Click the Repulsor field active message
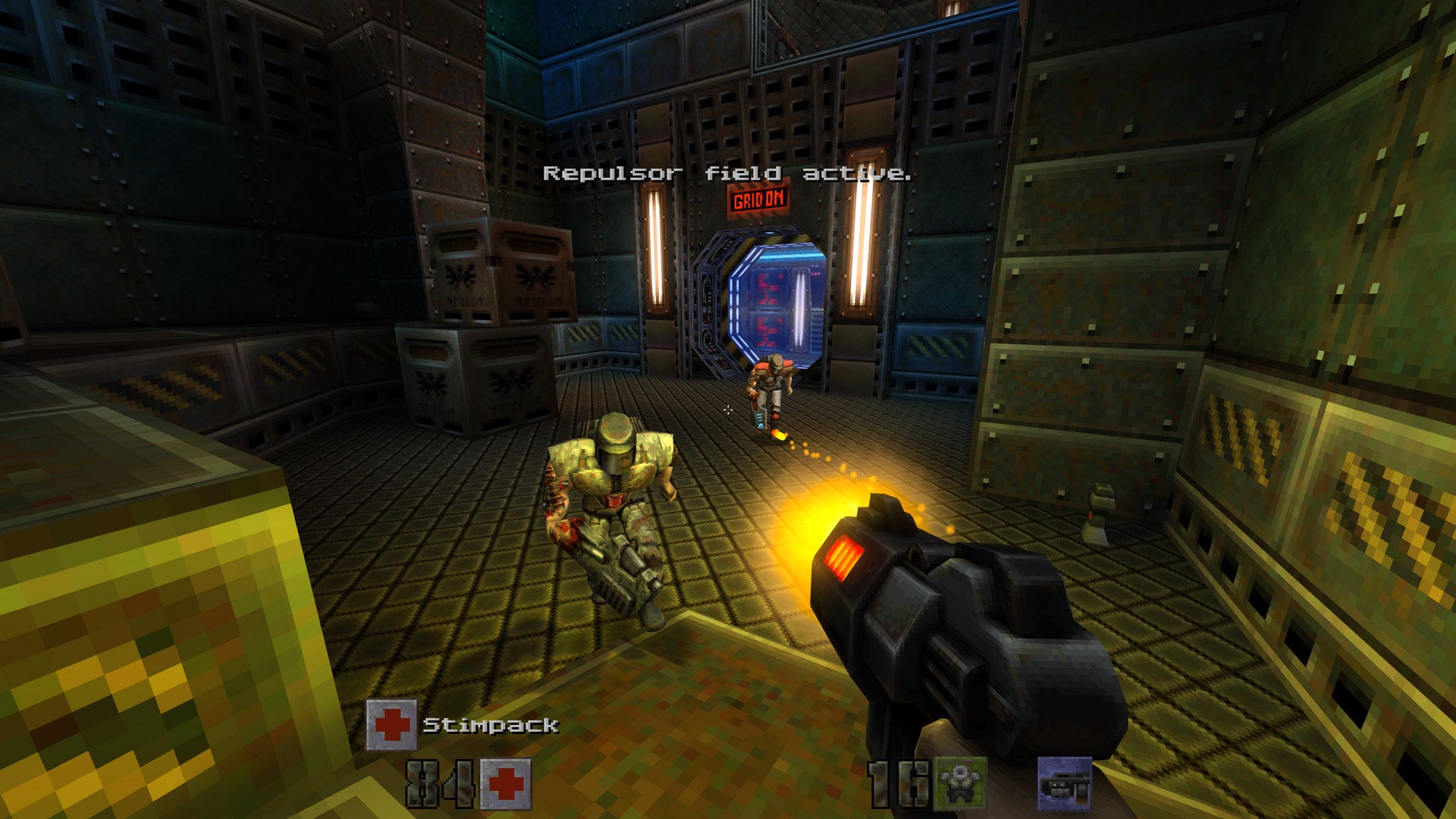This screenshot has height=819, width=1456. (x=726, y=173)
